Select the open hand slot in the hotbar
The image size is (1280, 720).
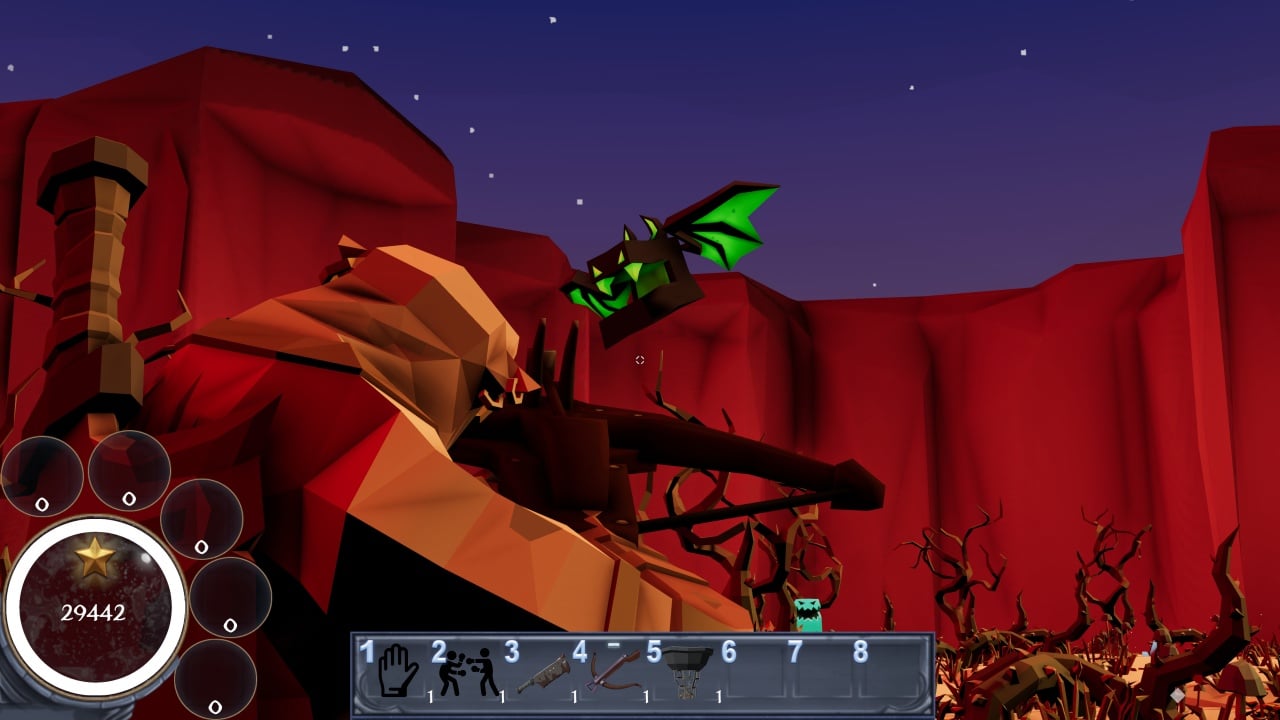coord(398,671)
